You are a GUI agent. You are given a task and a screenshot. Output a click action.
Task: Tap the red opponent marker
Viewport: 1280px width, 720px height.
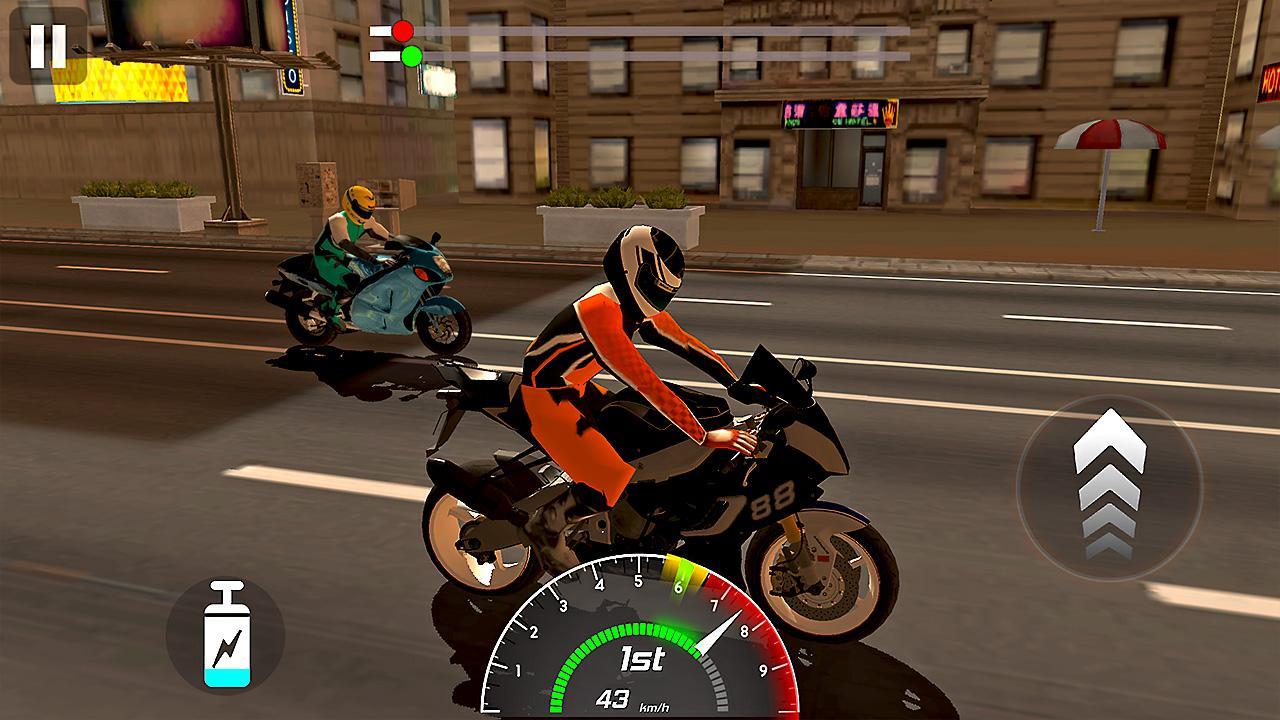[401, 31]
